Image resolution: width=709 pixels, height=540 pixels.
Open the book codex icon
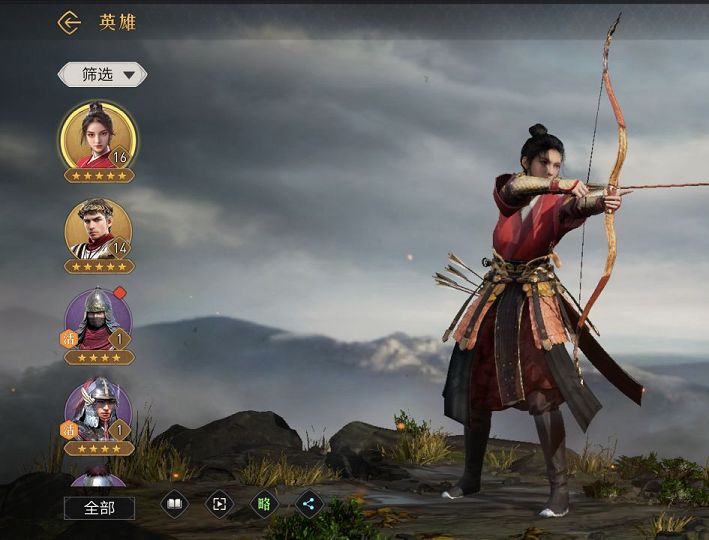pyautogui.click(x=174, y=503)
